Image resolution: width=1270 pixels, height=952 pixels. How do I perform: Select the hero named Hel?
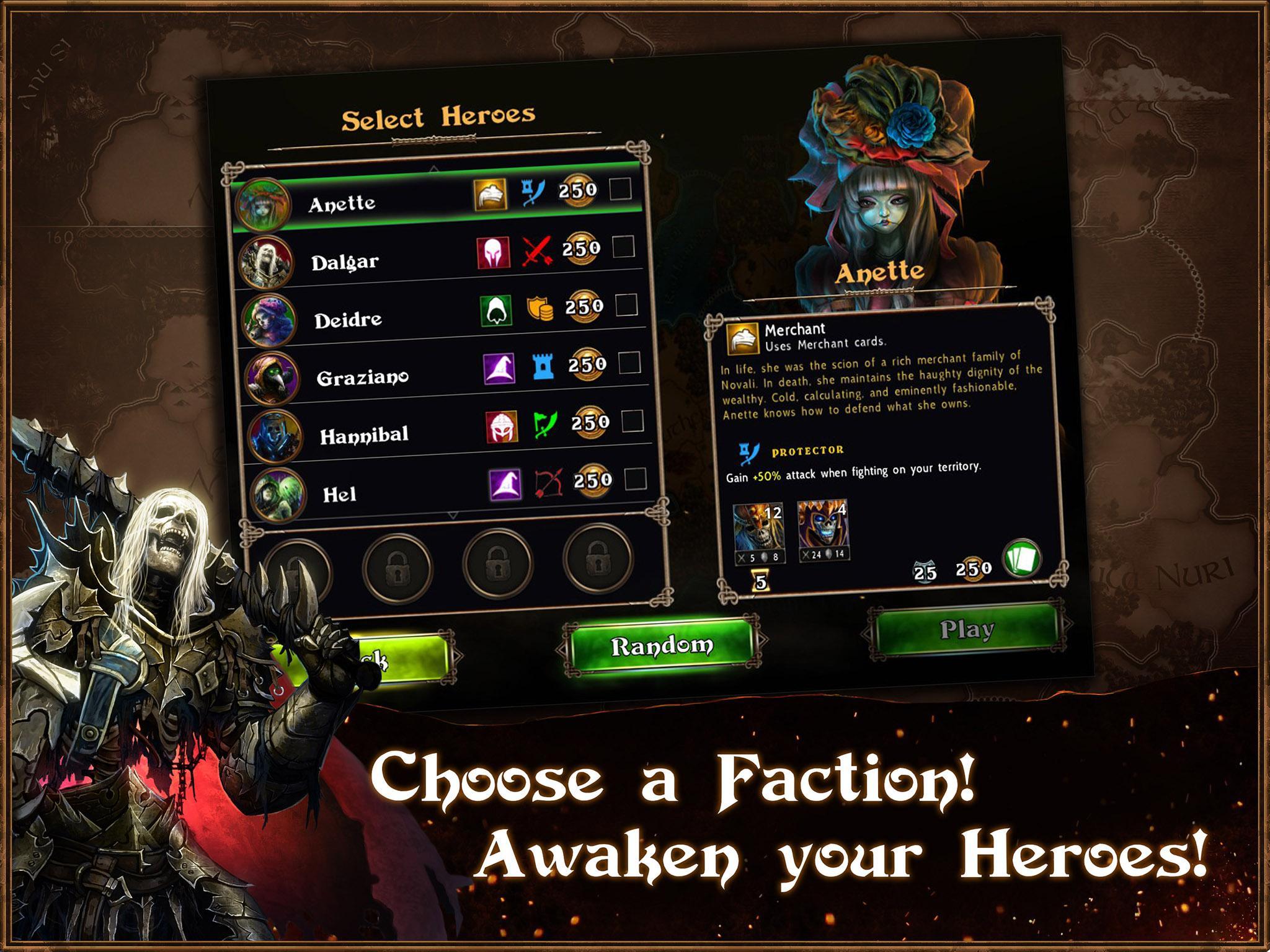coord(340,494)
